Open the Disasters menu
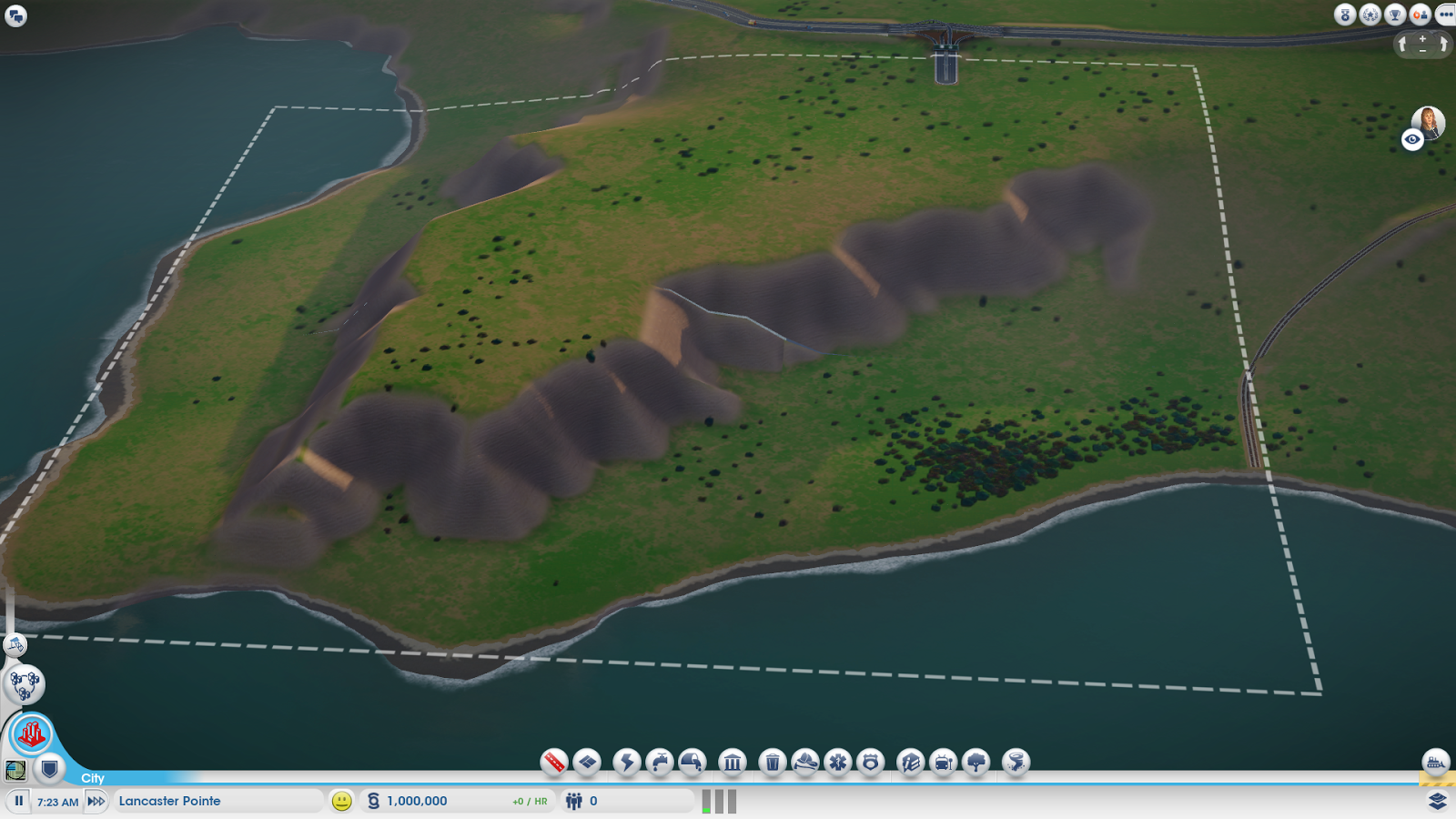 click(x=1013, y=764)
